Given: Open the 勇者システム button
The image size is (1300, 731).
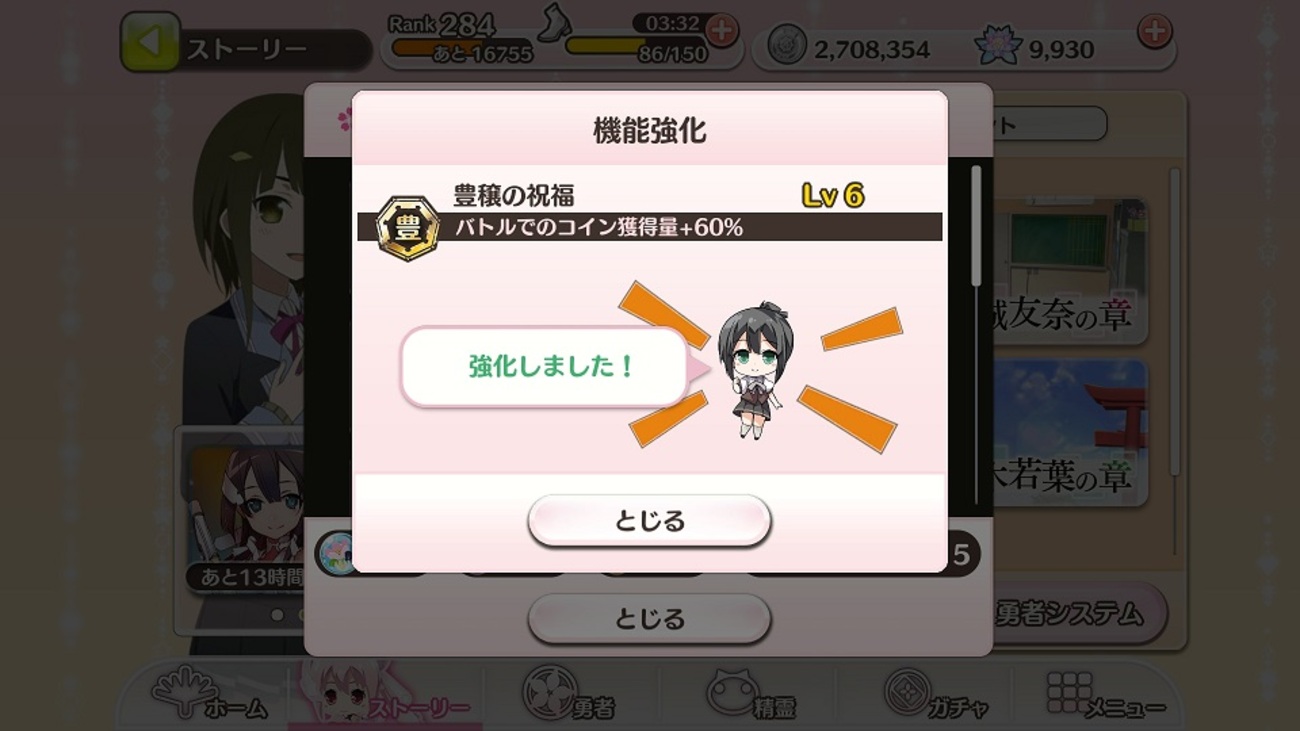Looking at the screenshot, I should tap(1070, 617).
